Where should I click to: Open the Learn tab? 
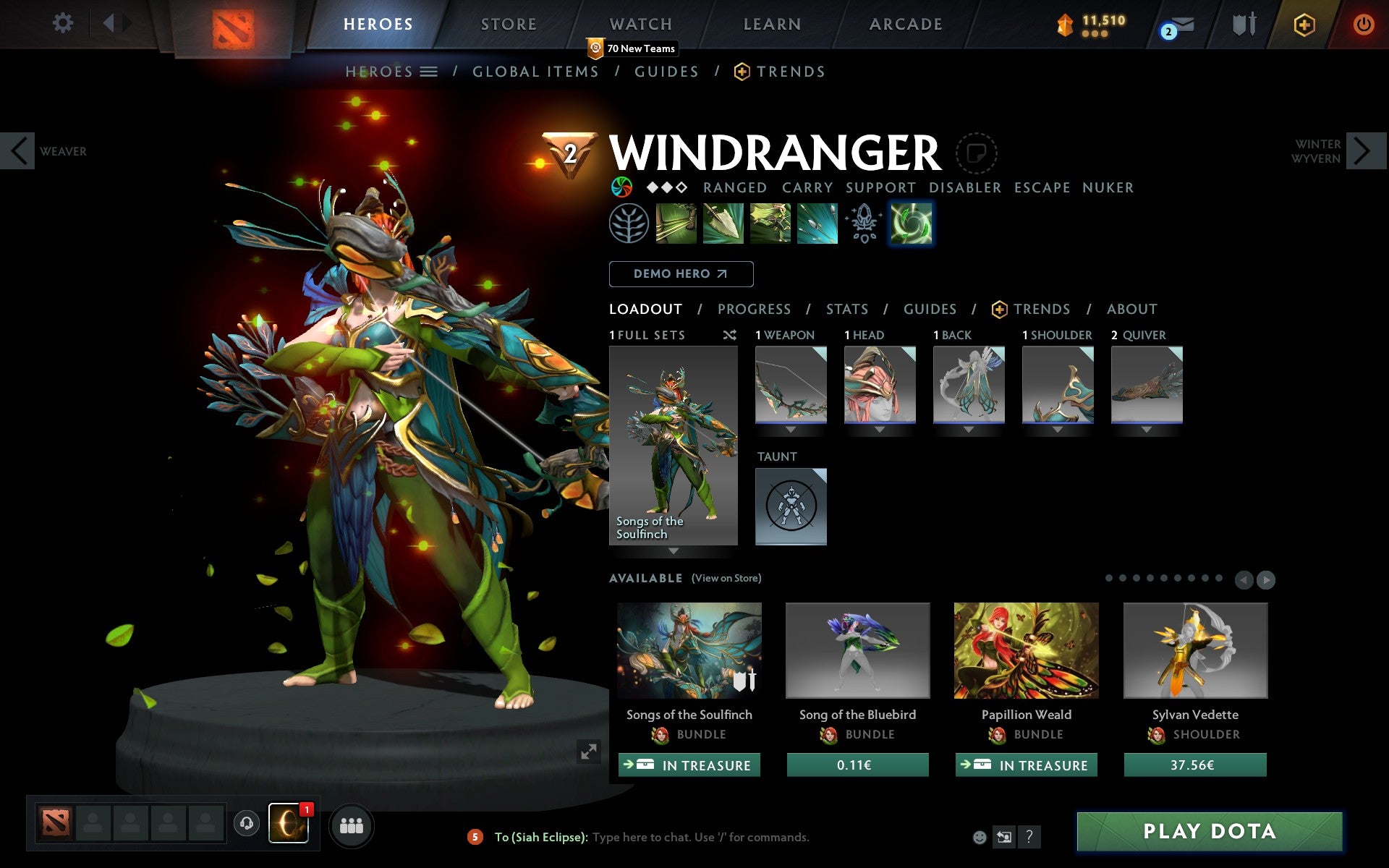click(x=772, y=25)
